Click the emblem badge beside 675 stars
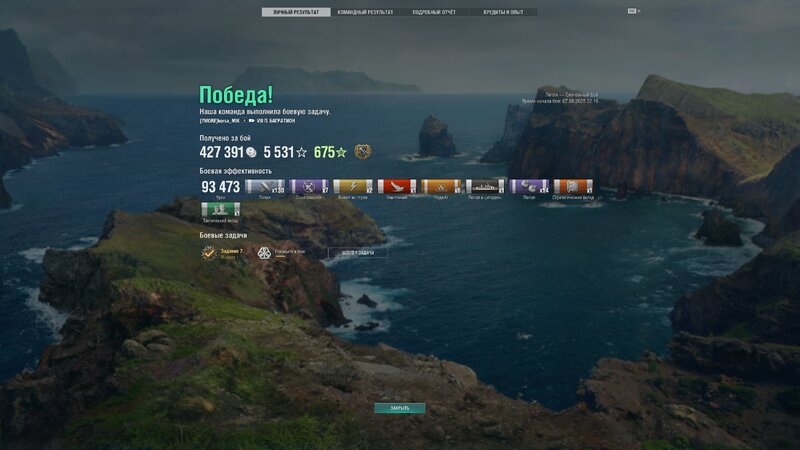This screenshot has height=450, width=800. [x=362, y=152]
